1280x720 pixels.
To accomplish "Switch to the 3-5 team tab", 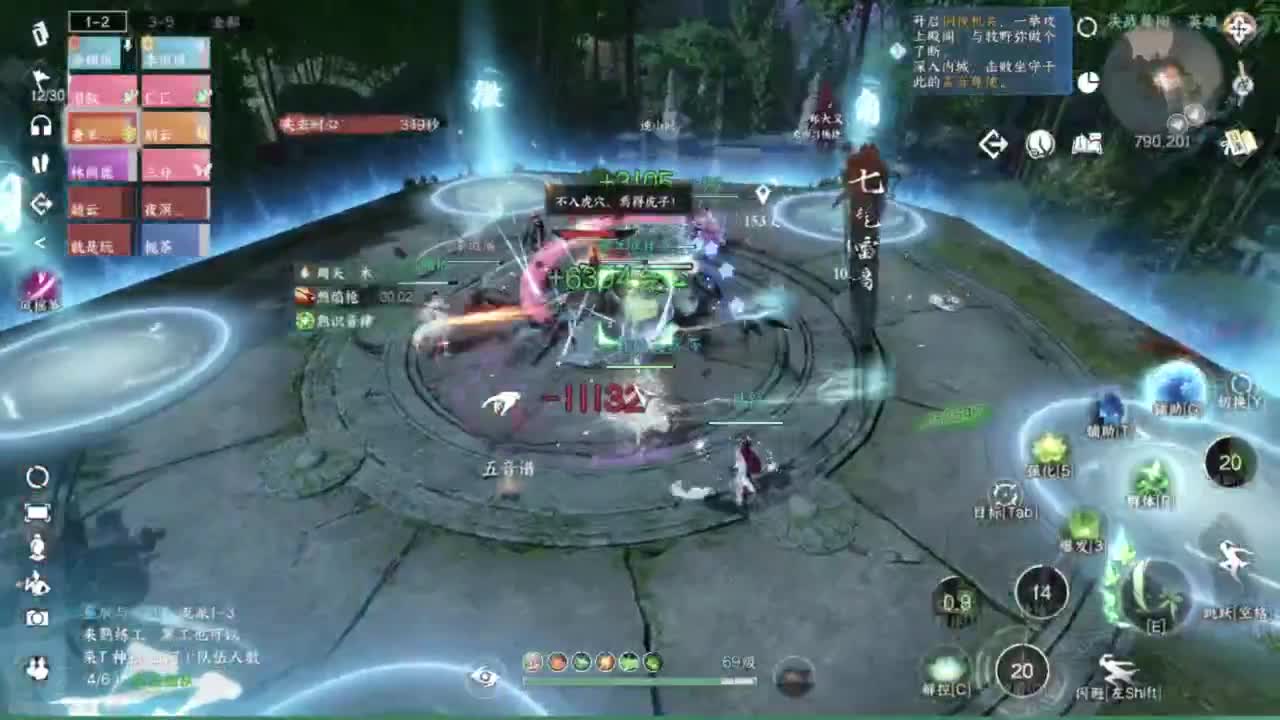I will (159, 22).
